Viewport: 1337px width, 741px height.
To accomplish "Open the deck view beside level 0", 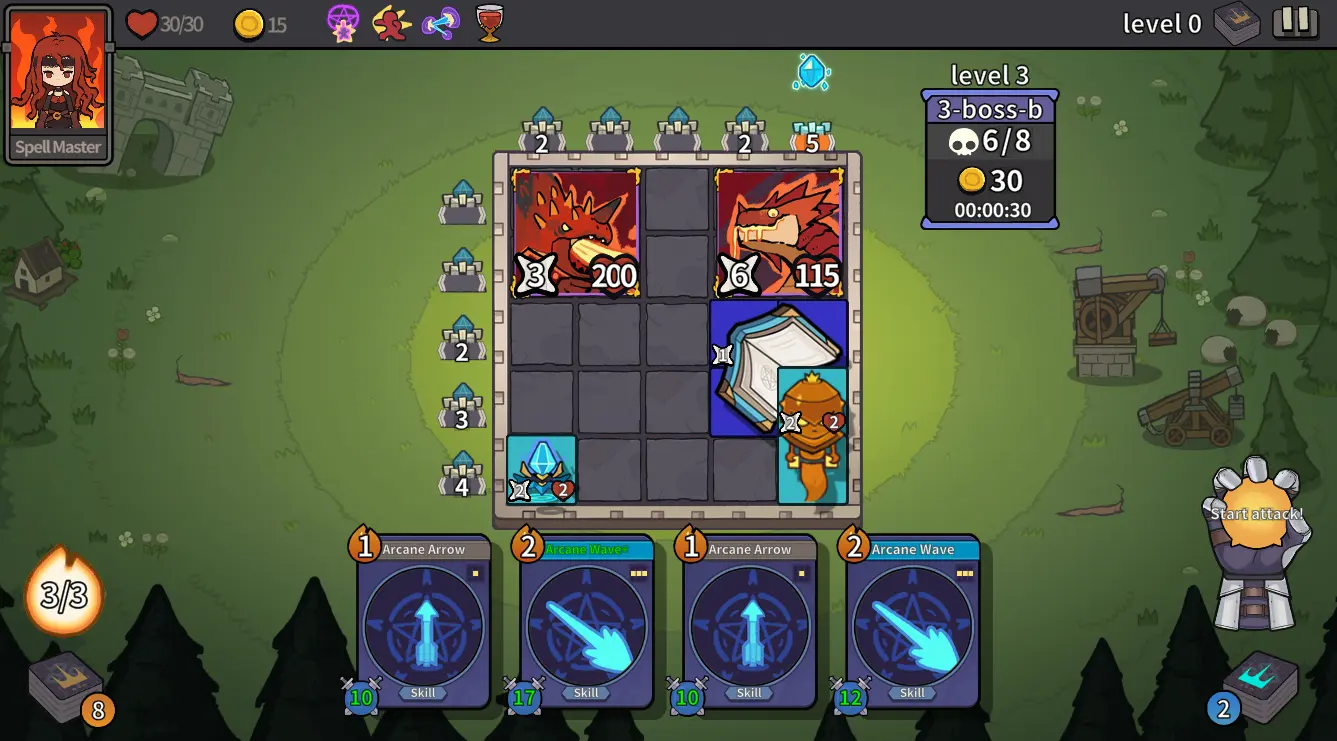I will pyautogui.click(x=1236, y=23).
